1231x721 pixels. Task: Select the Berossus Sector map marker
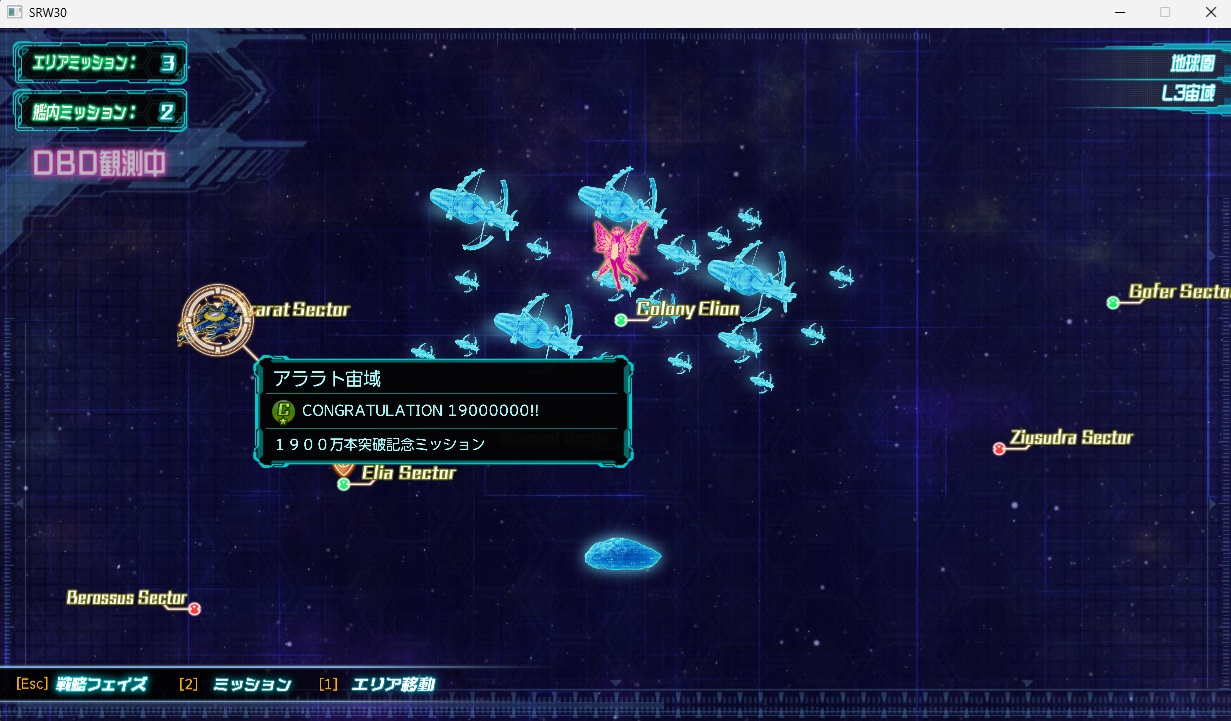194,609
